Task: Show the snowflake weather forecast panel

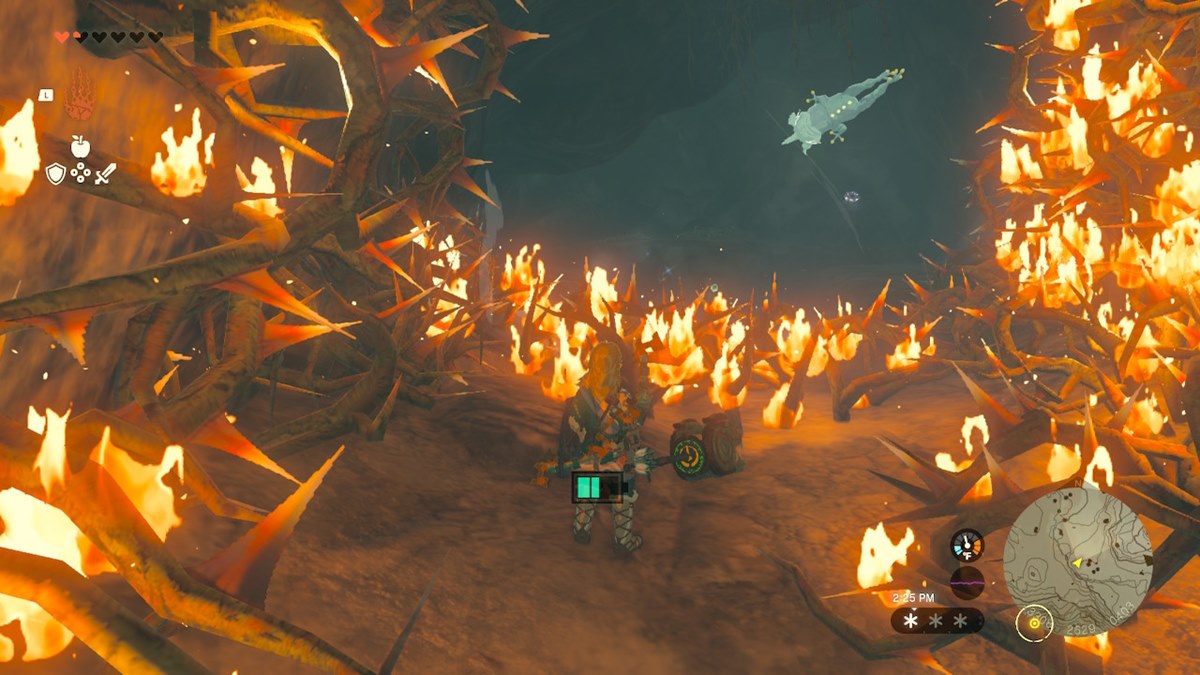Action: [936, 621]
